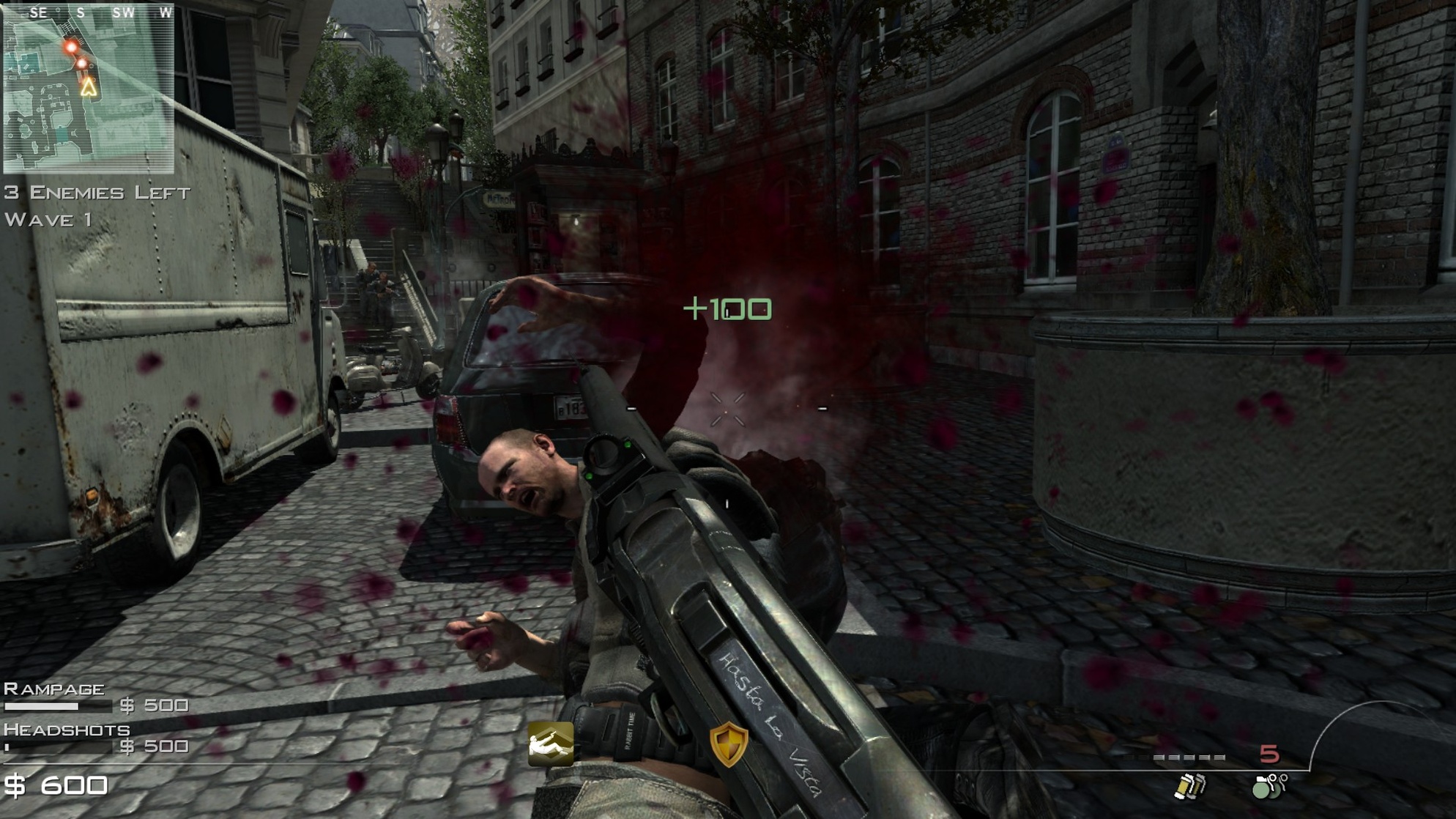This screenshot has height=819, width=1456.
Task: Click the yellow player arrow on minimap
Action: 89,88
